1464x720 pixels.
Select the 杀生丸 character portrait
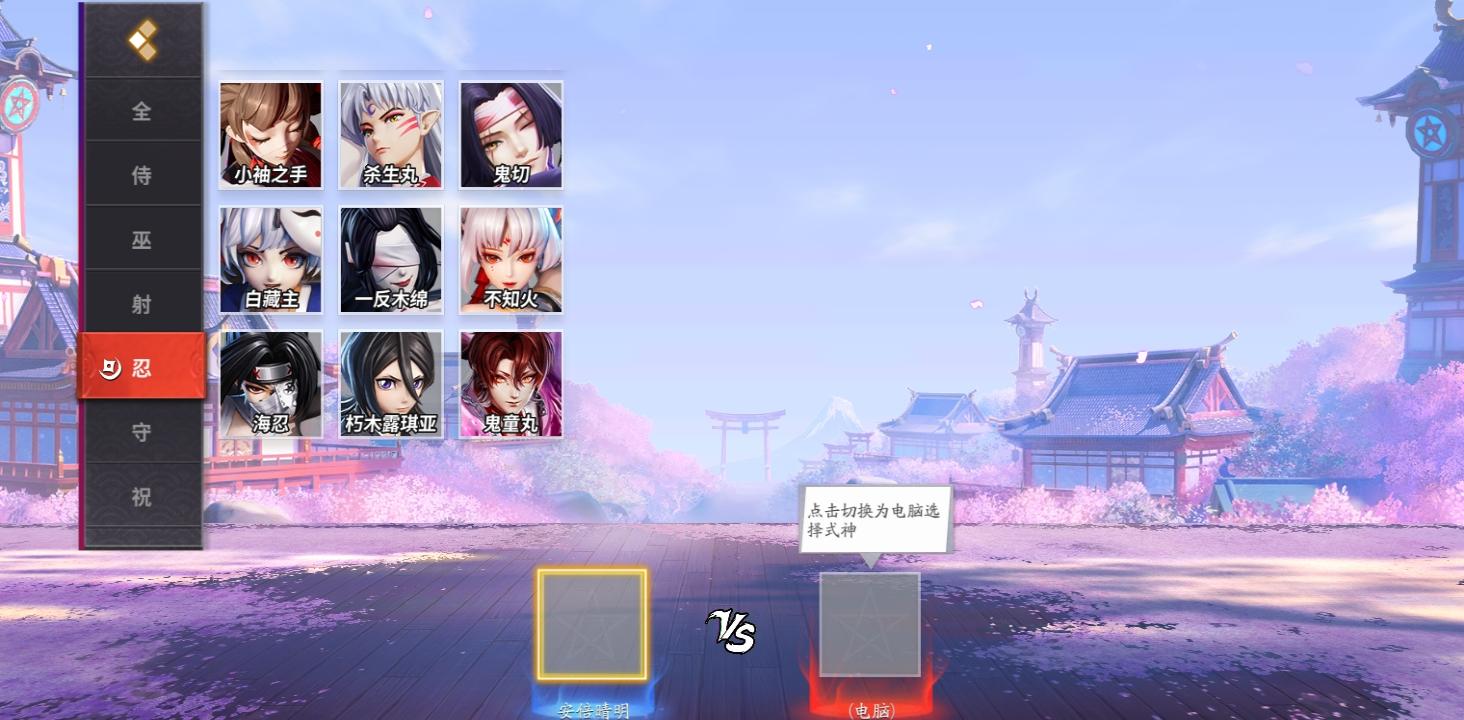tap(390, 132)
